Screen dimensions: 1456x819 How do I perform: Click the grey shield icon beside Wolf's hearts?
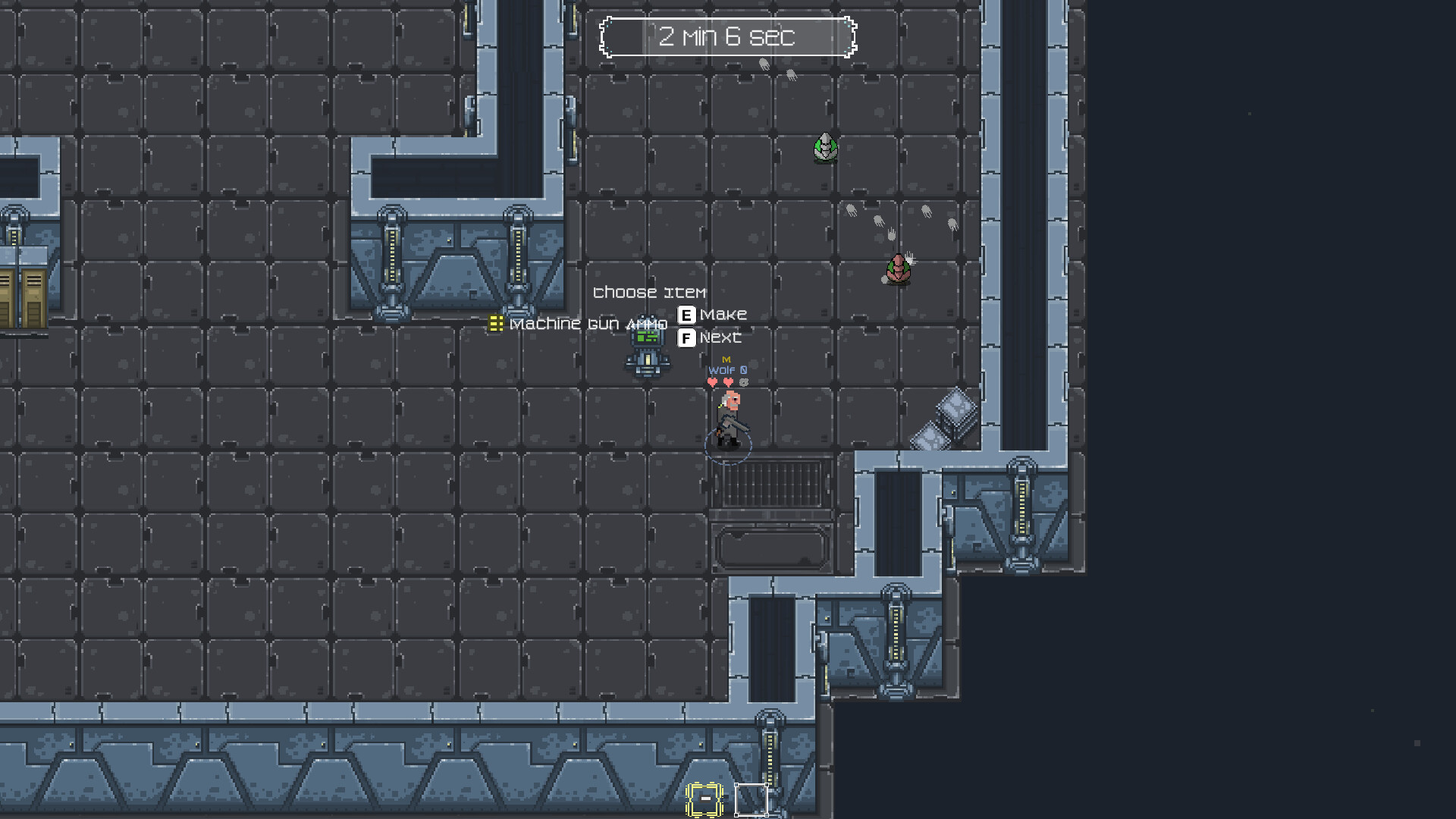[744, 383]
